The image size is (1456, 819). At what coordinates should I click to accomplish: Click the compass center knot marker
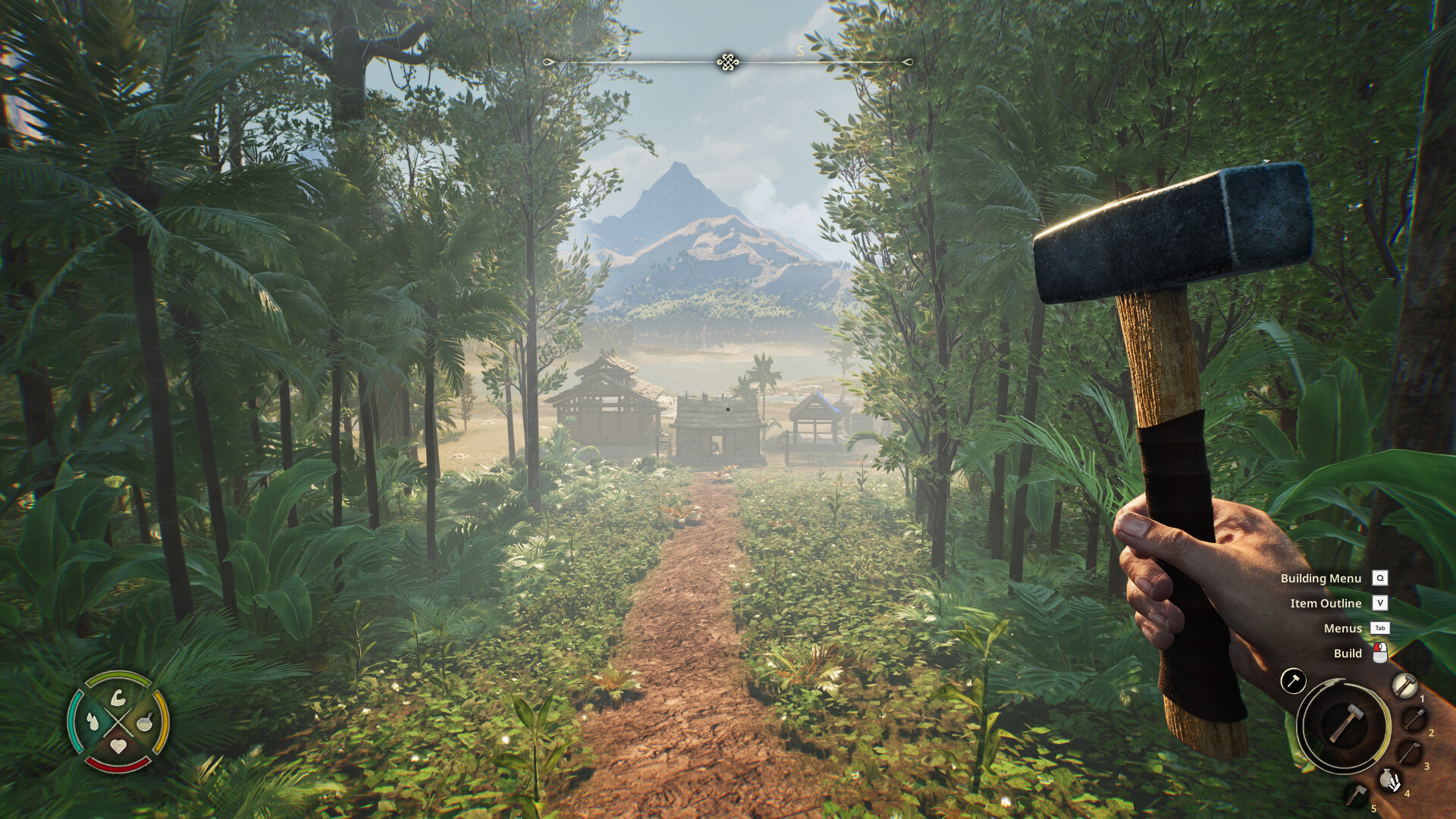click(728, 62)
